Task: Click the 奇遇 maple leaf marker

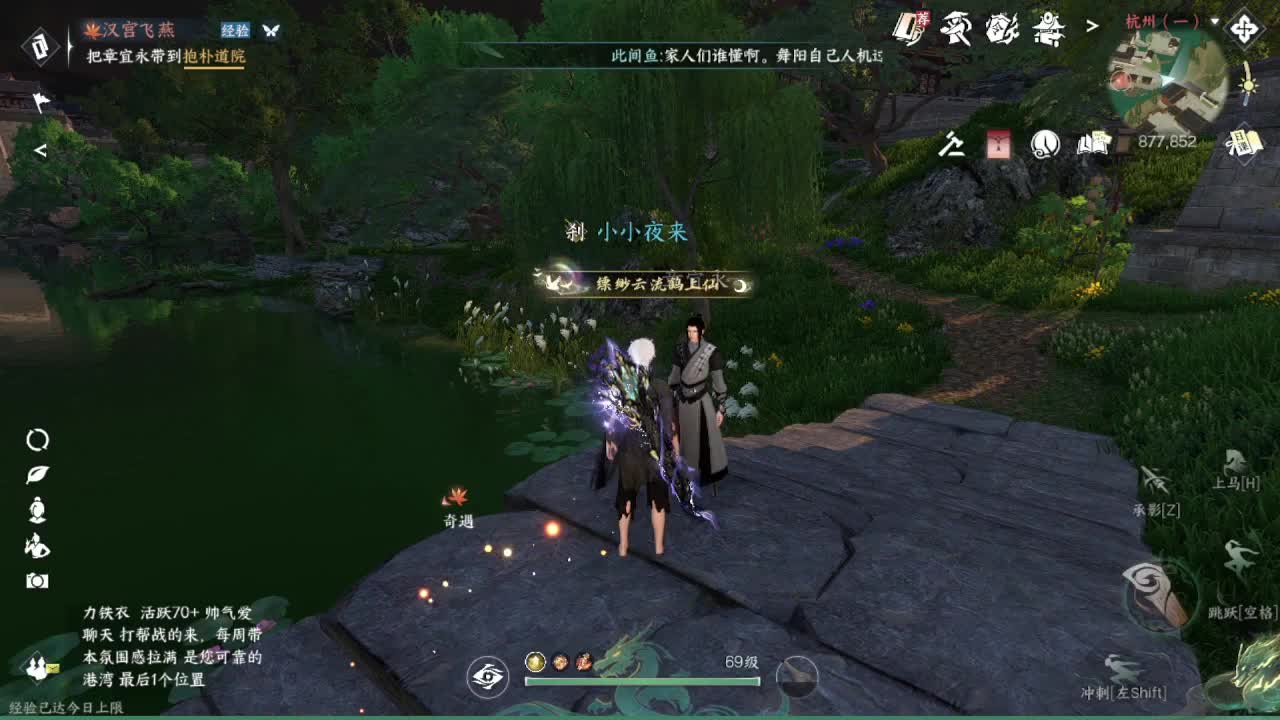Action: [x=455, y=497]
